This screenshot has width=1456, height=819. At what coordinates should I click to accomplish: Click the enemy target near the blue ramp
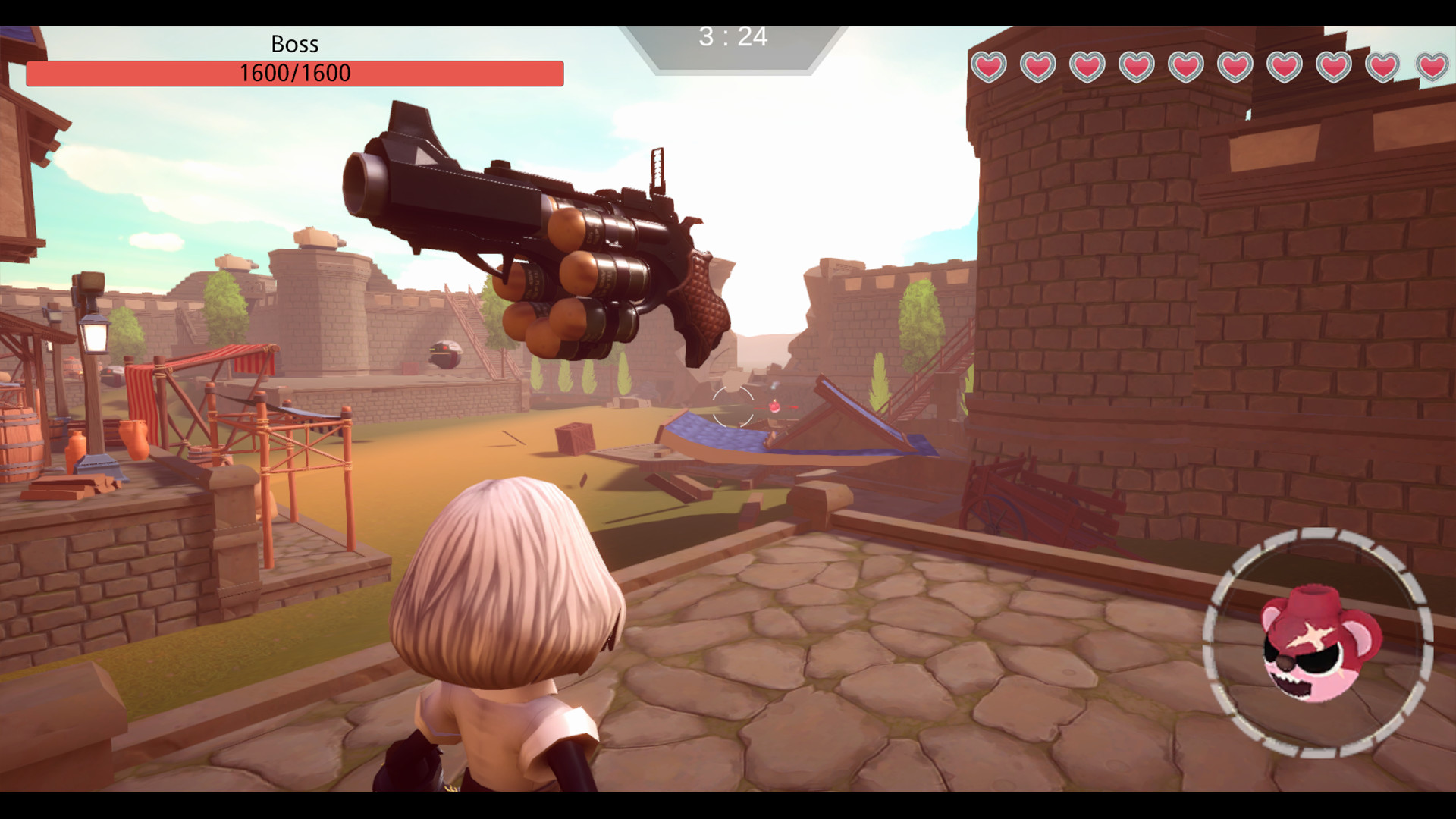point(776,407)
